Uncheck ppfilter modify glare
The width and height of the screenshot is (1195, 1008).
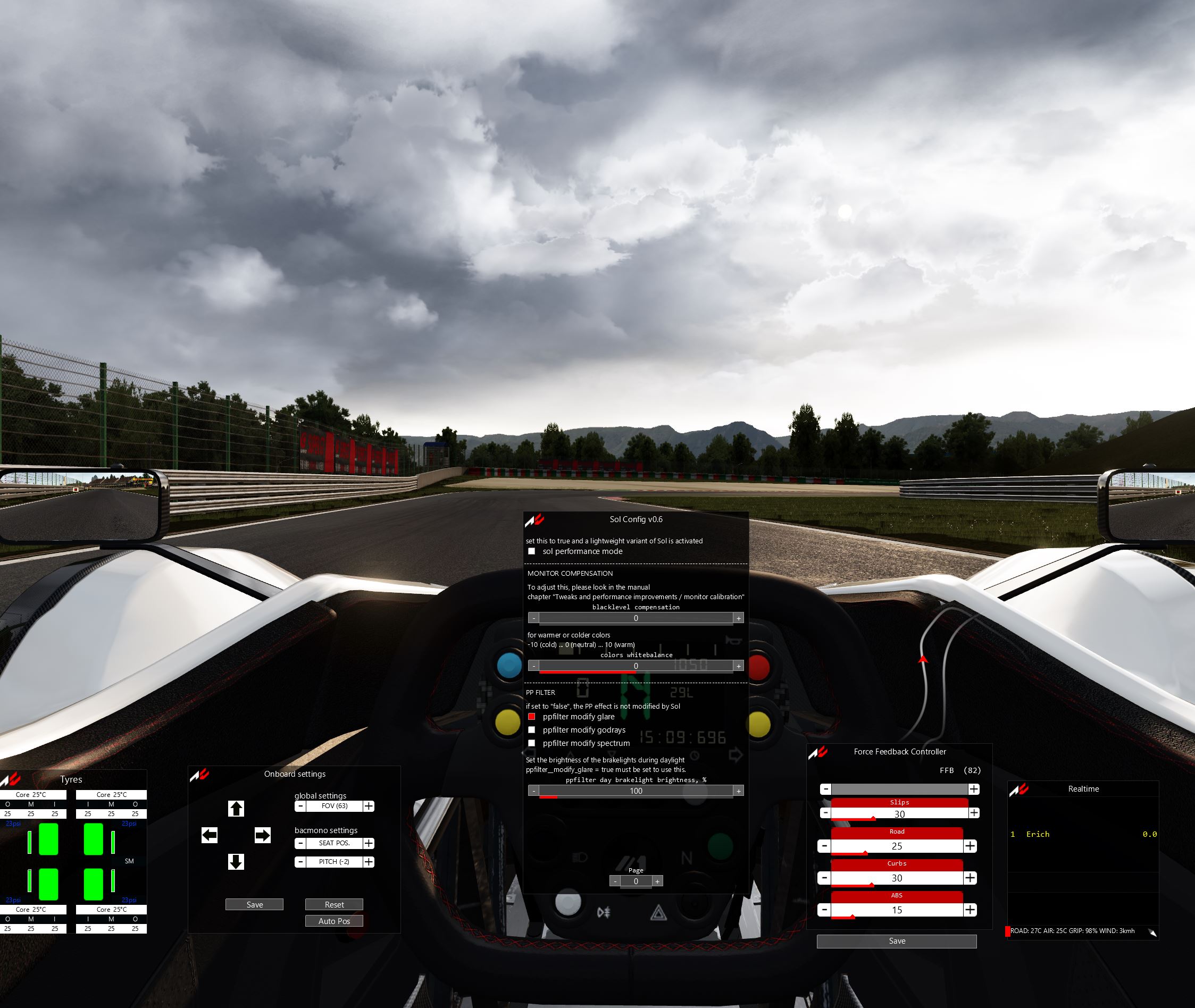(x=531, y=717)
